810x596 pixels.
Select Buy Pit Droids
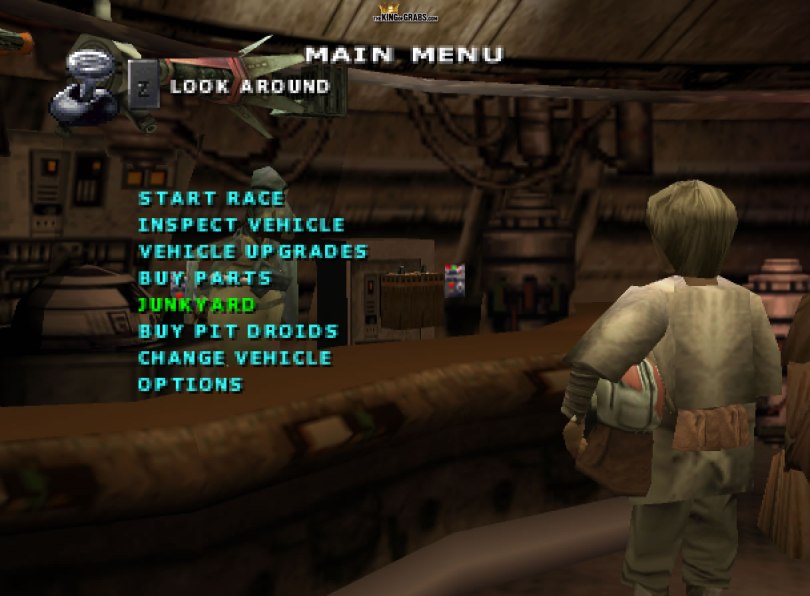(238, 331)
